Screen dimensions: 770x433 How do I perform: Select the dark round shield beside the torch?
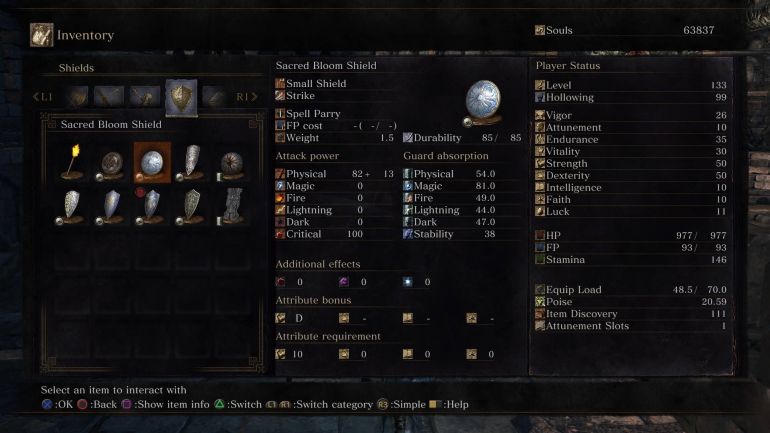(111, 161)
